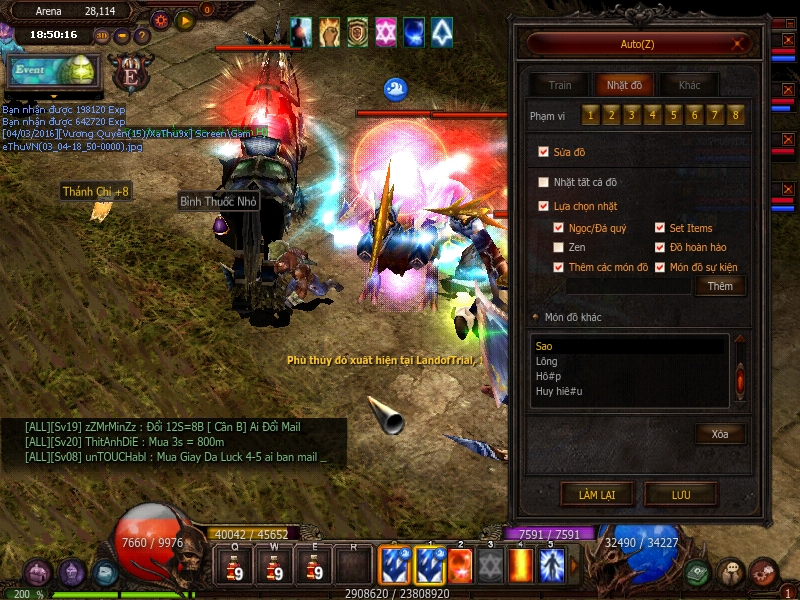
Task: Uncheck the Set Items option
Action: tap(660, 228)
